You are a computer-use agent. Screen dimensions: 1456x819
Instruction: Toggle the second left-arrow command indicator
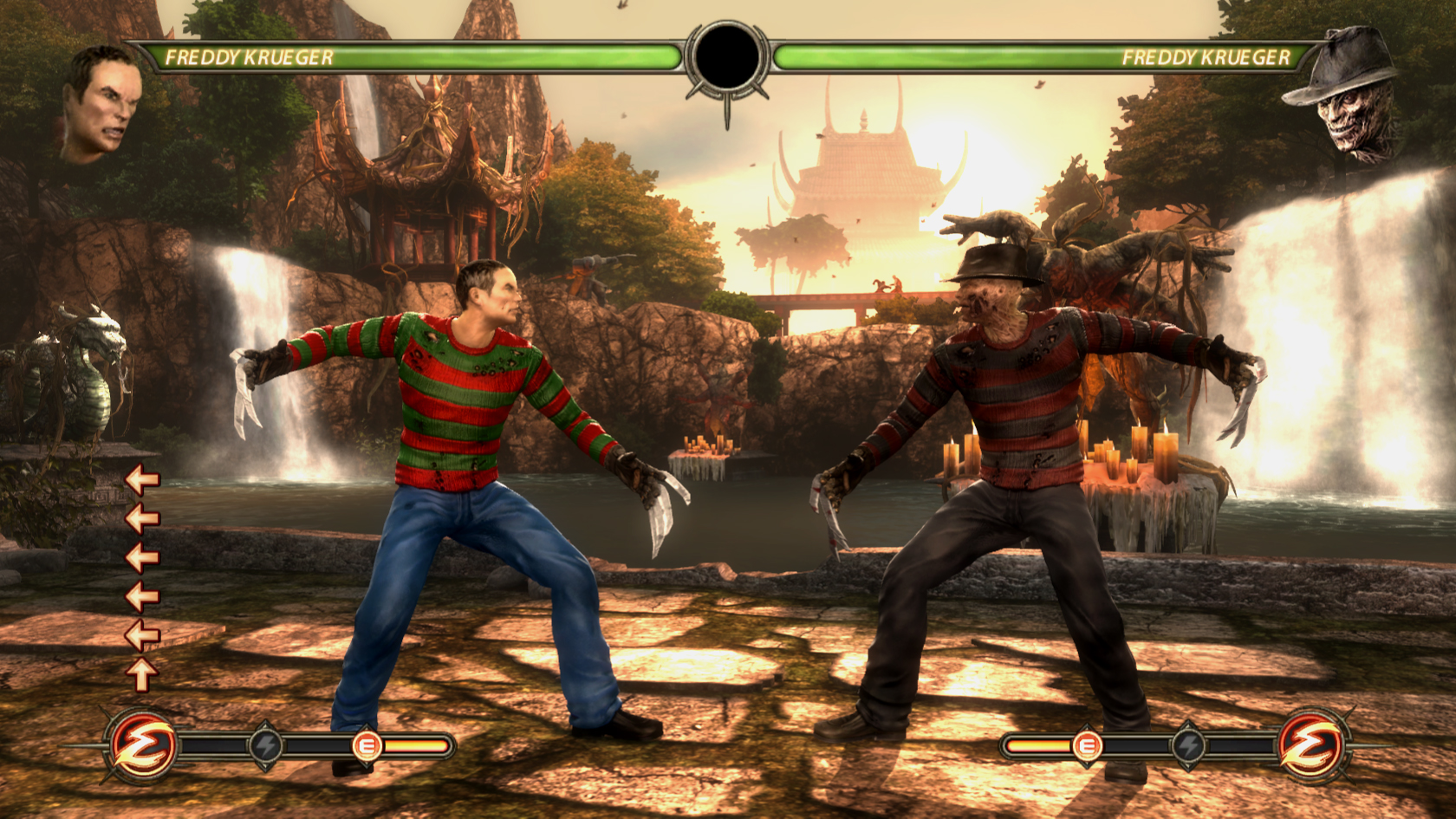tap(141, 519)
